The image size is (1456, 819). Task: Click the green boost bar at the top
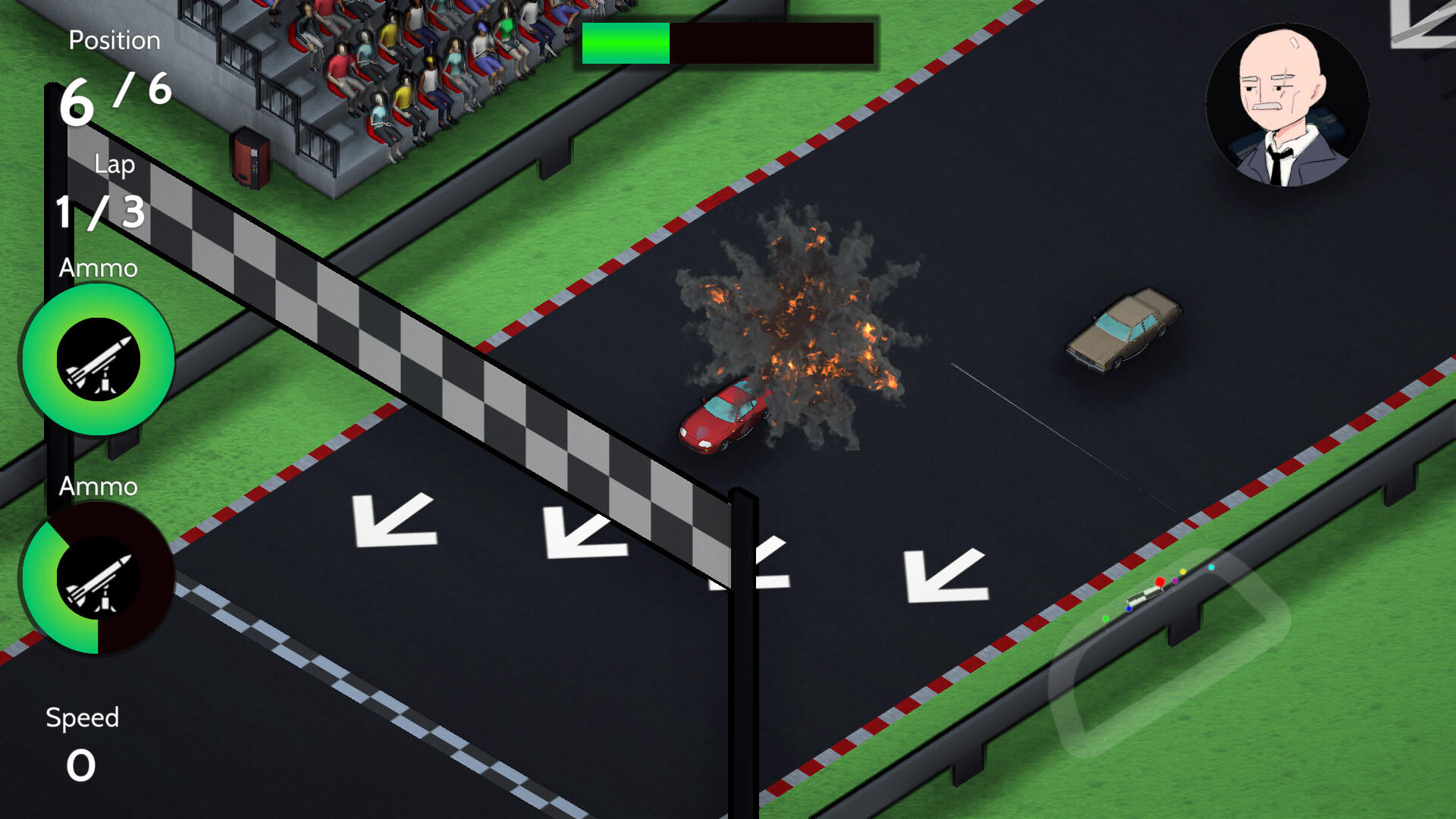click(626, 44)
